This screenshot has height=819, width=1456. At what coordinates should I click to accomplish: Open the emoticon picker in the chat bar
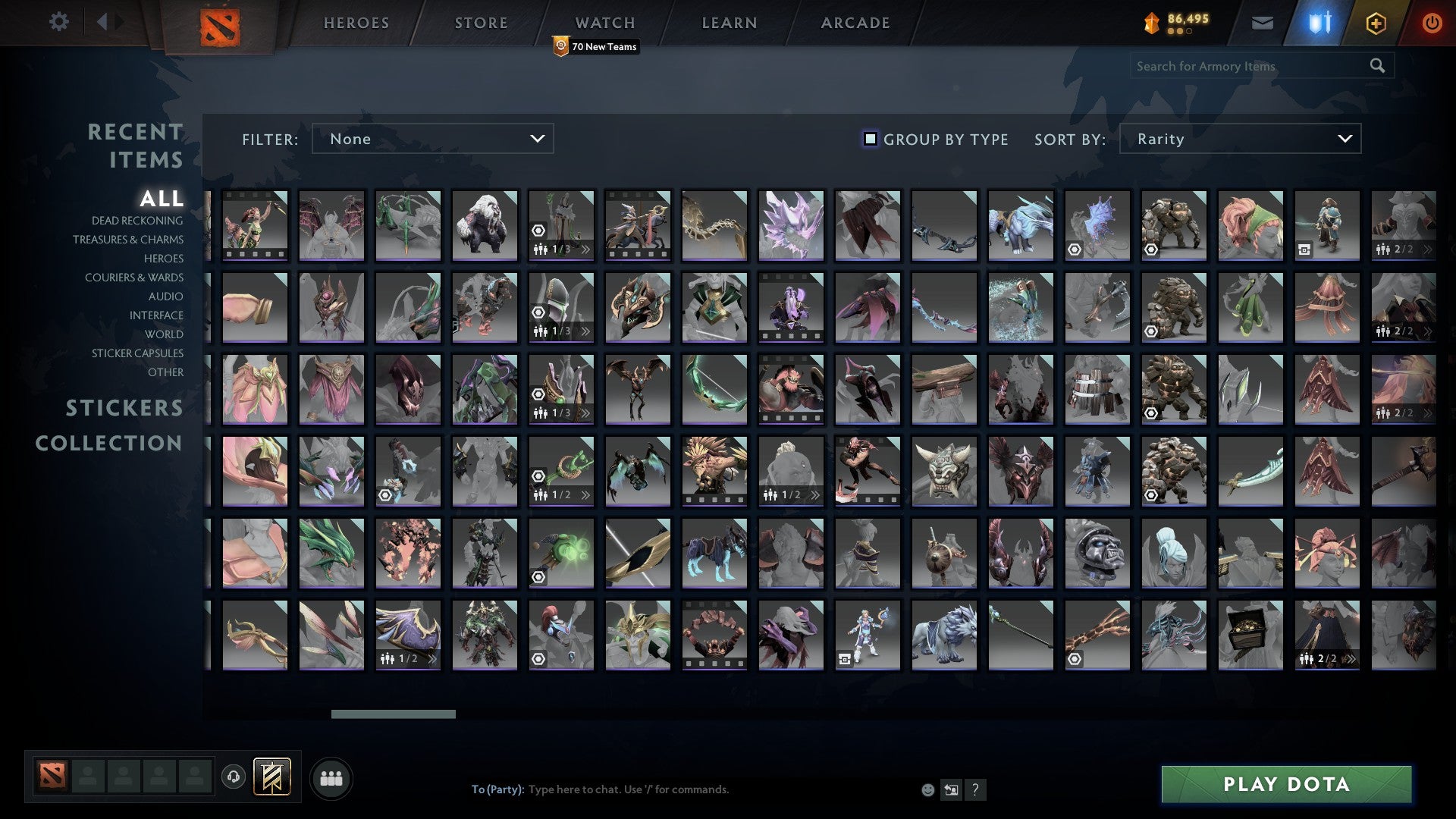coord(928,789)
